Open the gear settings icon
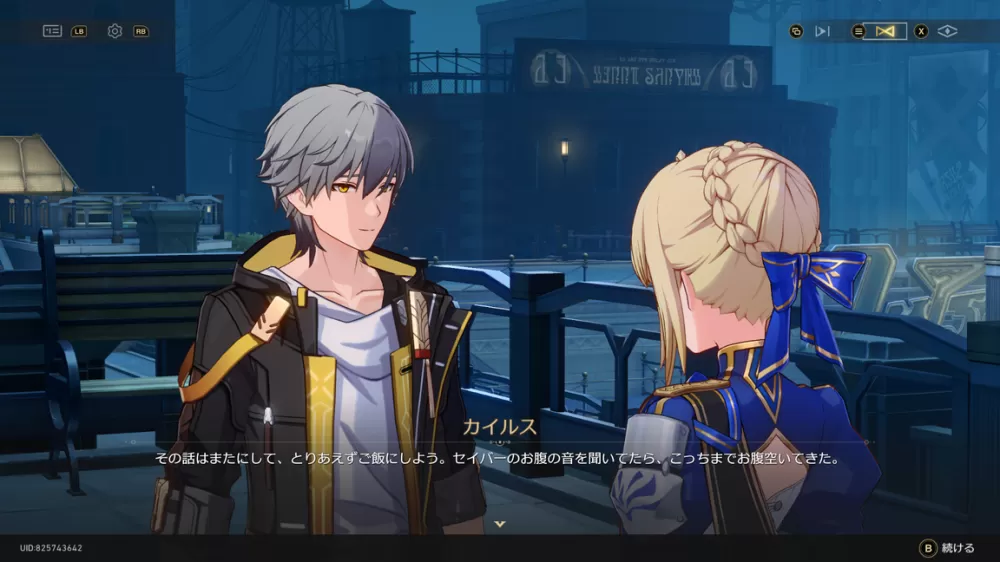 [115, 31]
